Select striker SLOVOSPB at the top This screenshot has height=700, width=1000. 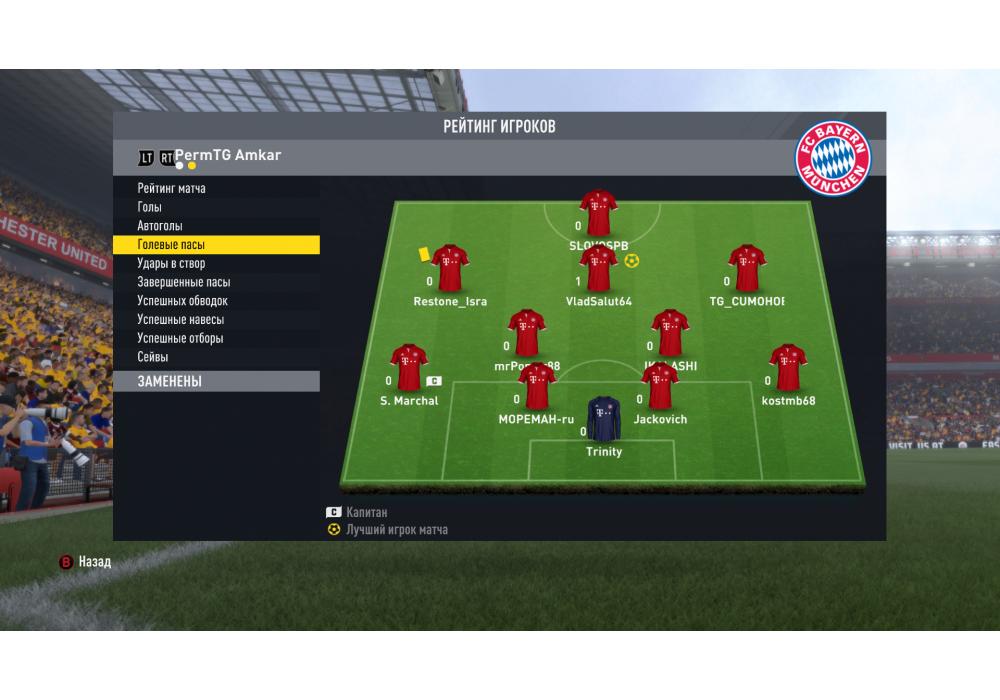pyautogui.click(x=598, y=212)
